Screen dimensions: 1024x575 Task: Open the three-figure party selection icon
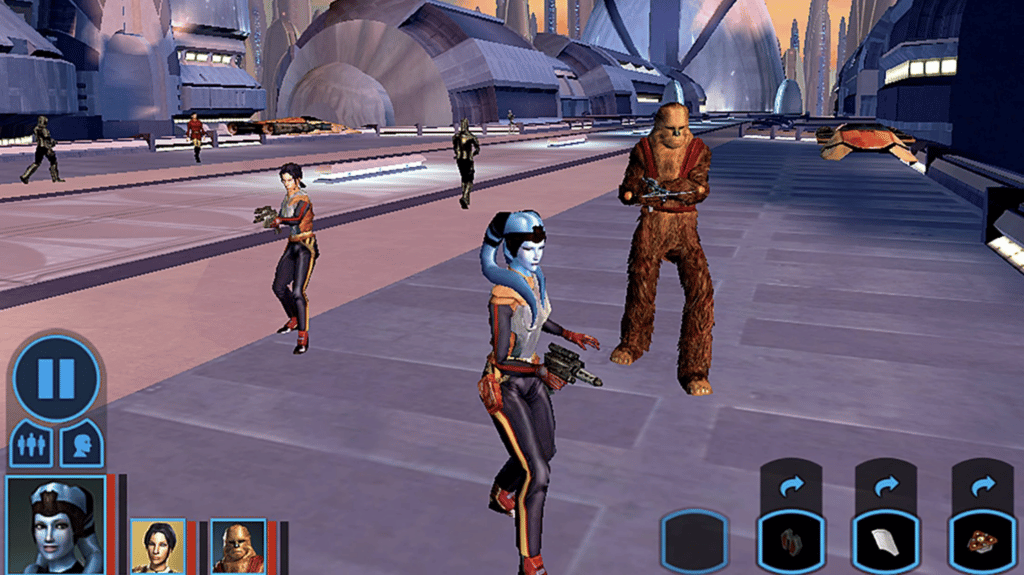tap(31, 444)
